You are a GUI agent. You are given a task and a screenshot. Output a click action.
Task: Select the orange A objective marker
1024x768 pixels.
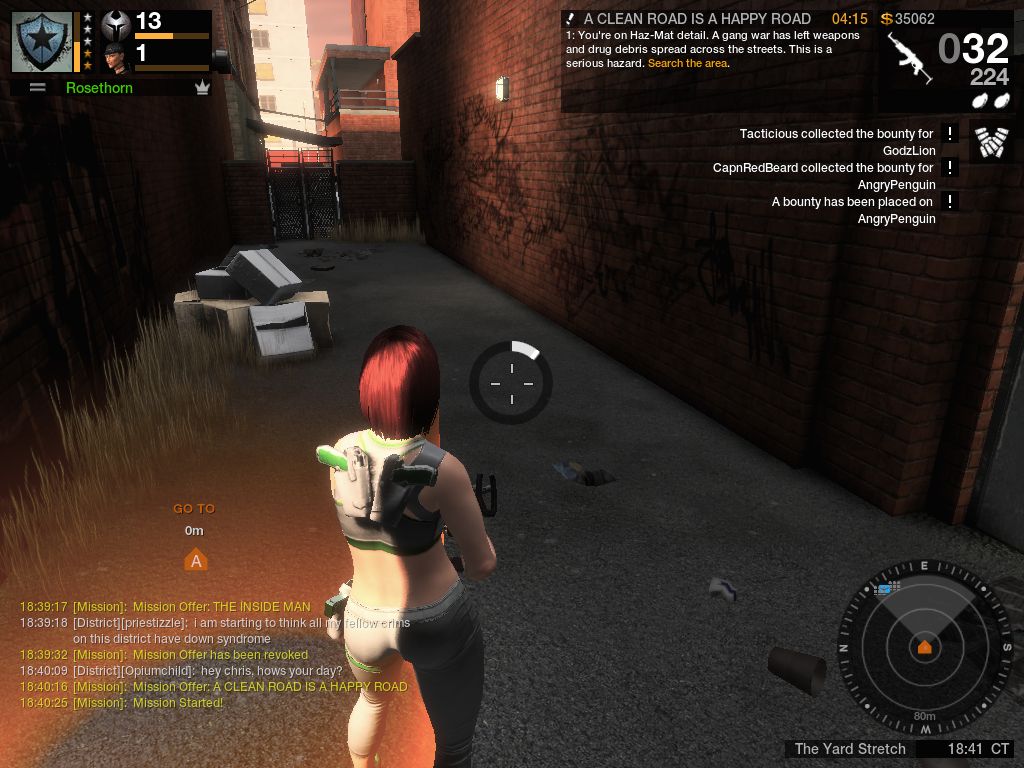click(x=196, y=560)
